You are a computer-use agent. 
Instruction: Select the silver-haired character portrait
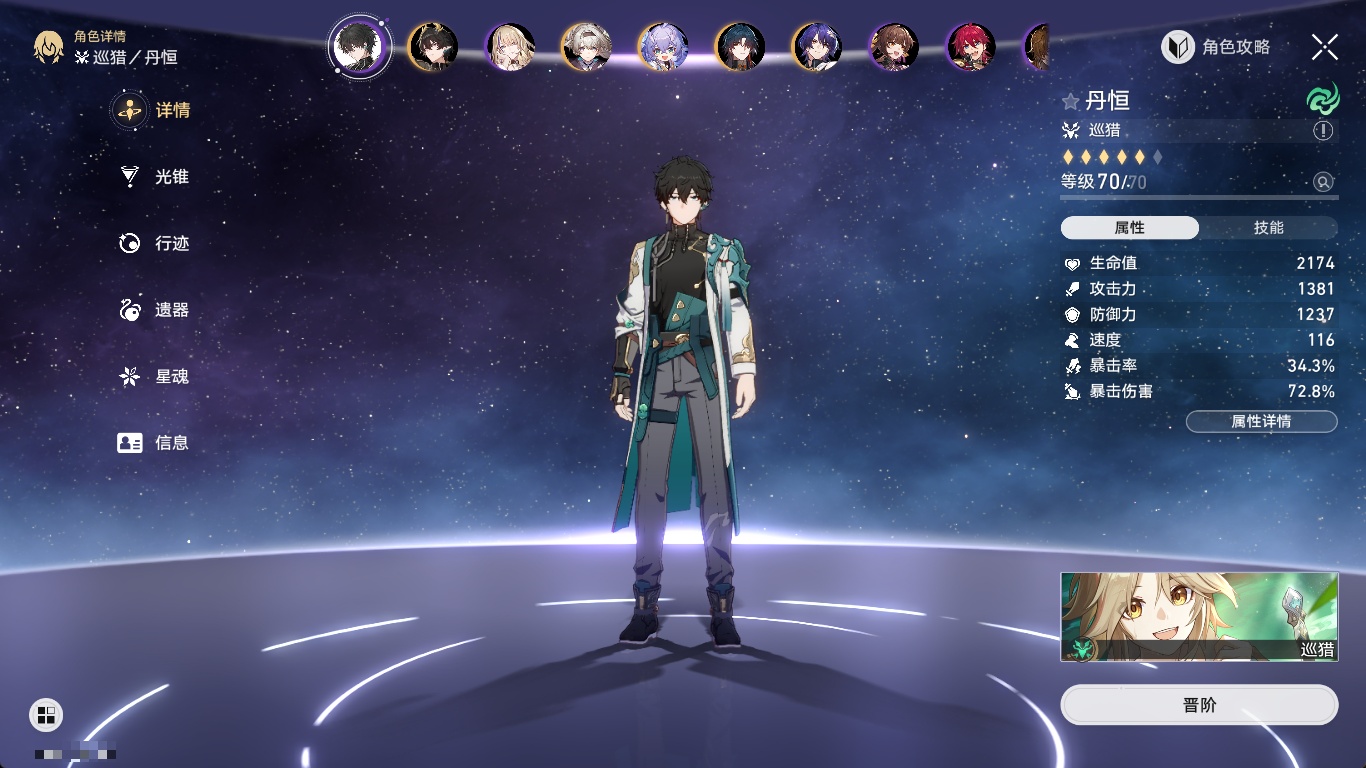point(586,47)
